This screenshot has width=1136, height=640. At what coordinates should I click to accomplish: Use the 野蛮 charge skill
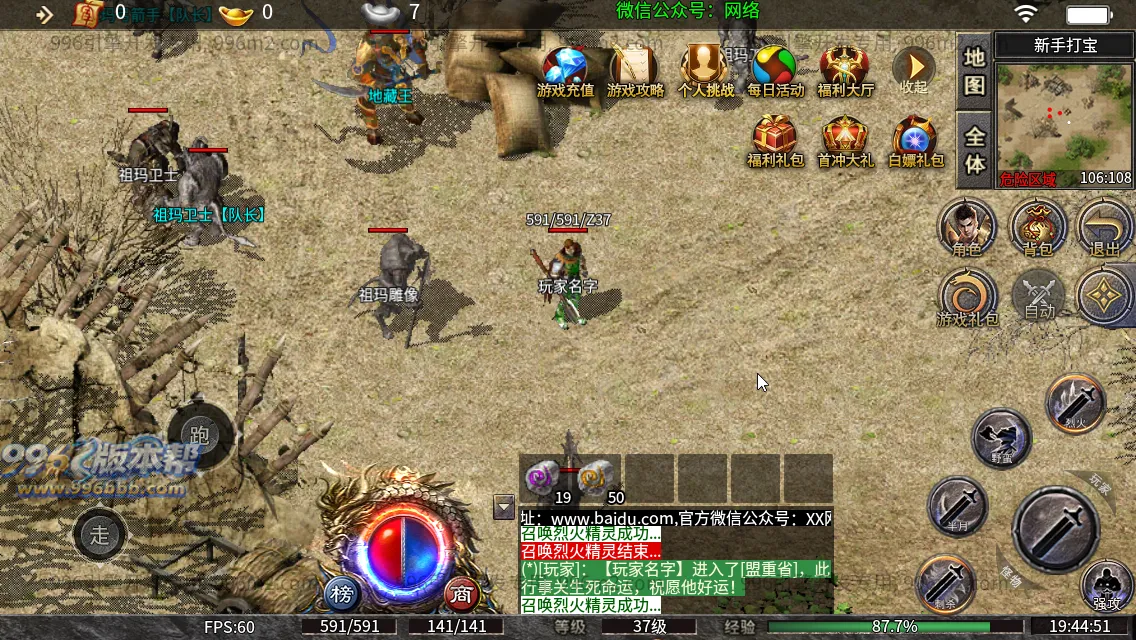(x=1001, y=438)
